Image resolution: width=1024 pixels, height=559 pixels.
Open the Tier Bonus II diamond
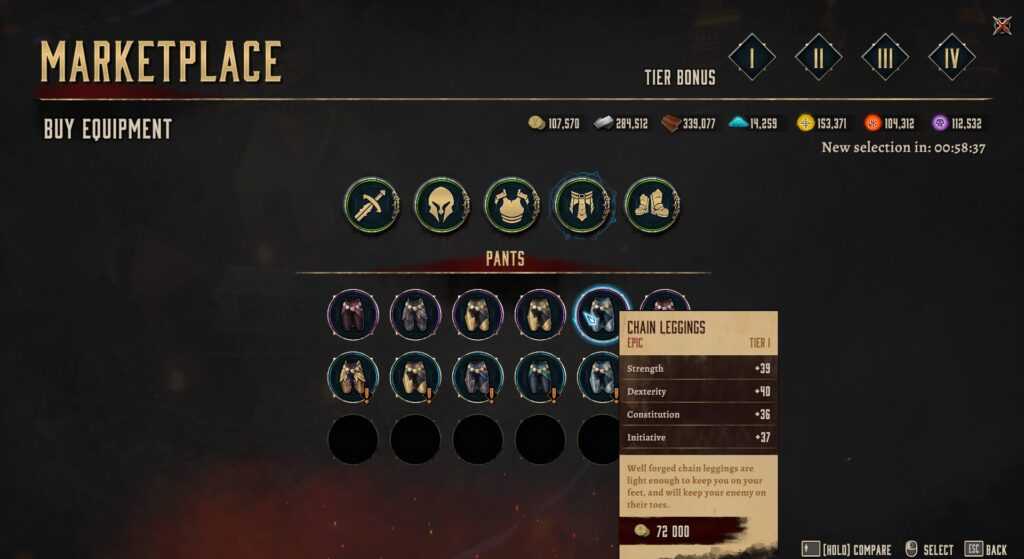[x=818, y=57]
